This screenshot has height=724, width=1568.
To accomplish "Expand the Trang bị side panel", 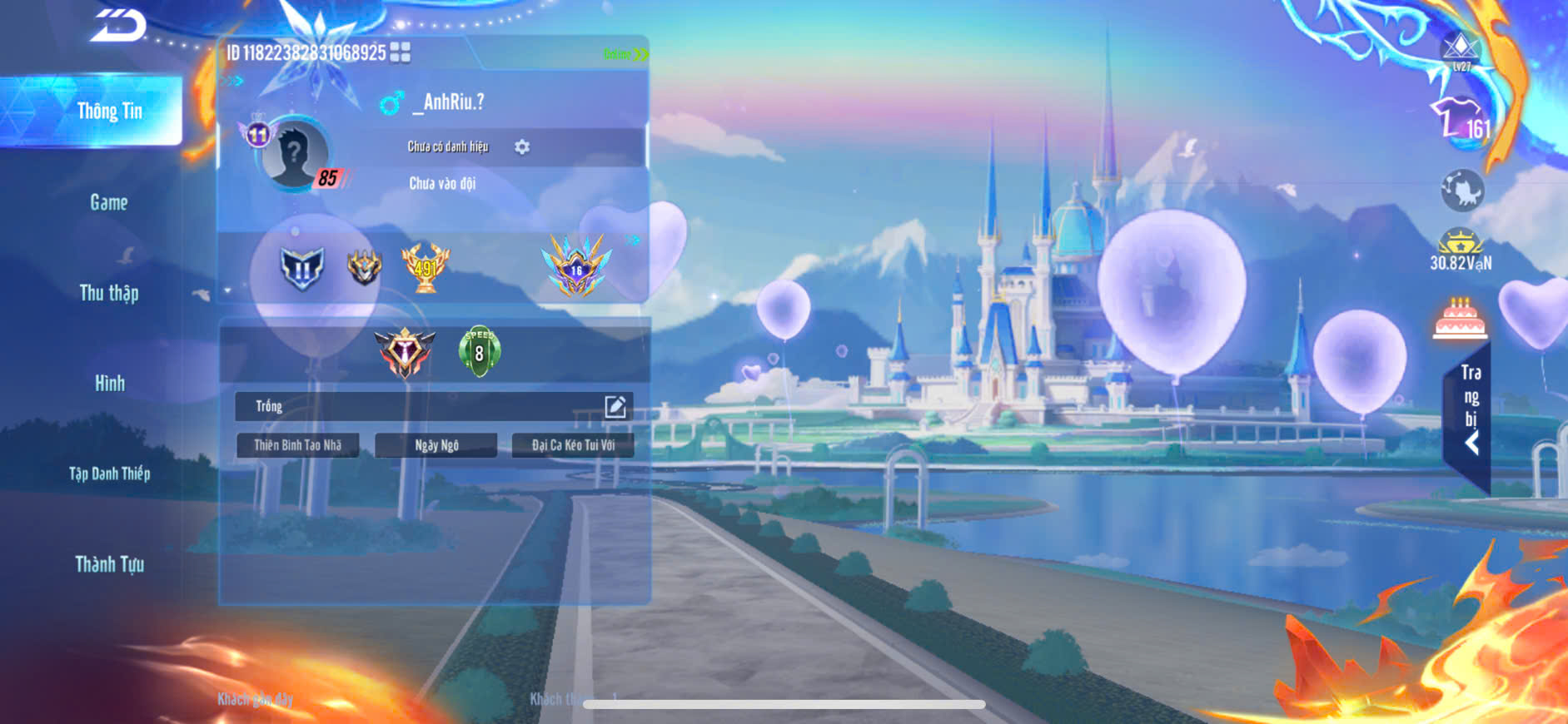I will click(x=1471, y=409).
